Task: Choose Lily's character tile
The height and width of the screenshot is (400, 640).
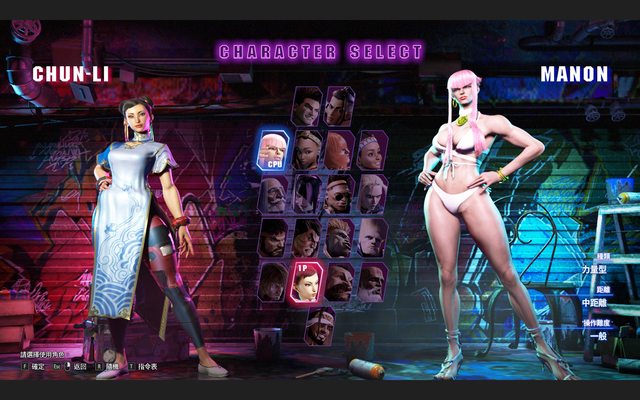Action: click(372, 150)
